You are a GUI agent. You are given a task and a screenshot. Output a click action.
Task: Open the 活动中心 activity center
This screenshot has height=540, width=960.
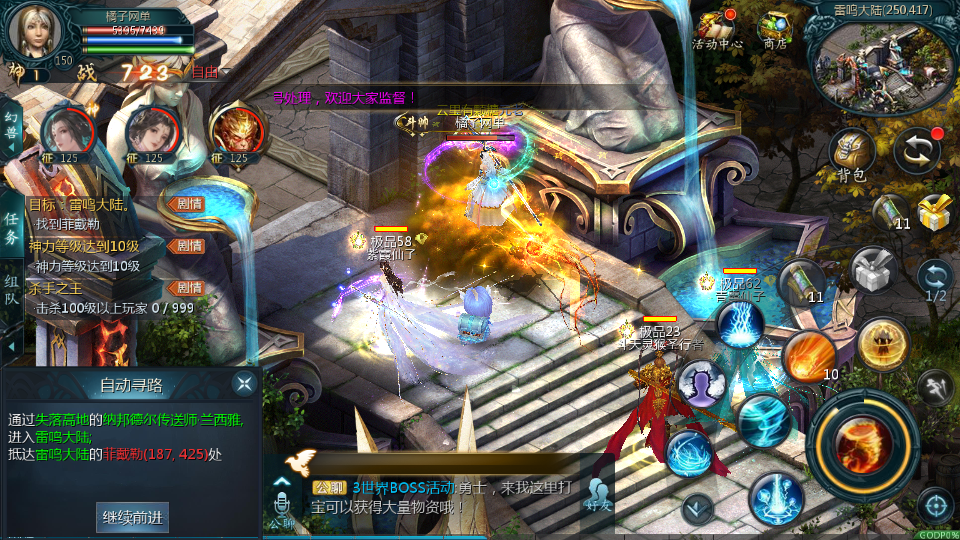[x=717, y=29]
